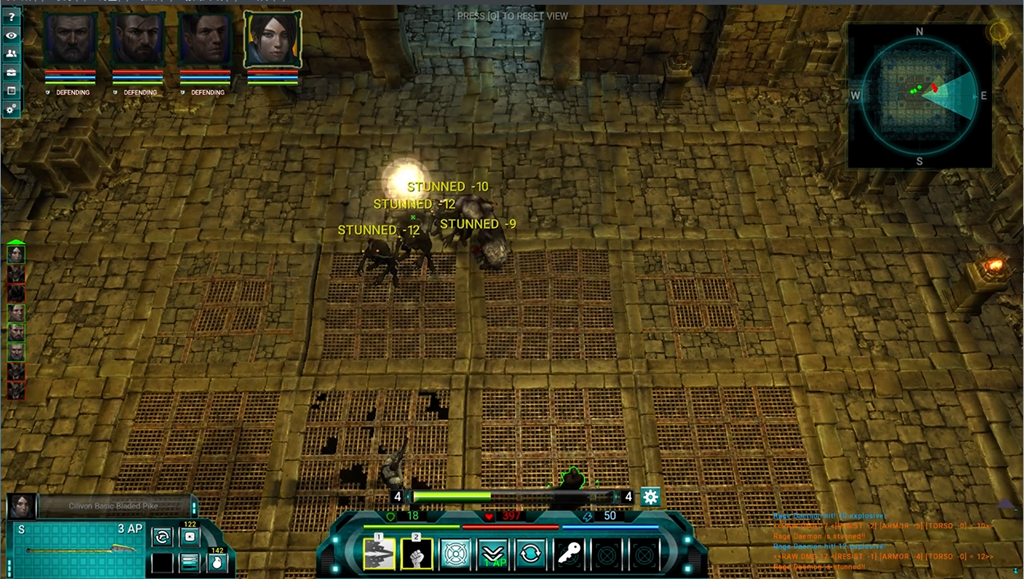This screenshot has width=1024, height=579.
Task: Toggle the eye view icon
Action: pyautogui.click(x=11, y=36)
